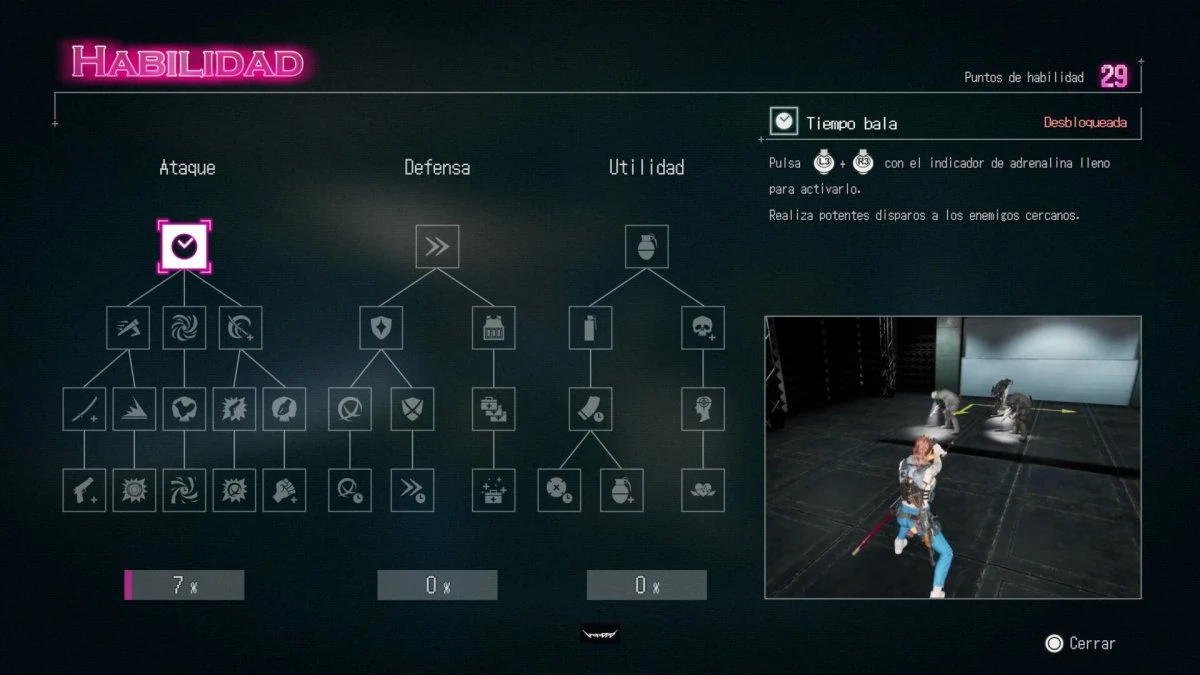Pick the sparkling medkit skill node
Image resolution: width=1200 pixels, height=675 pixels.
493,490
